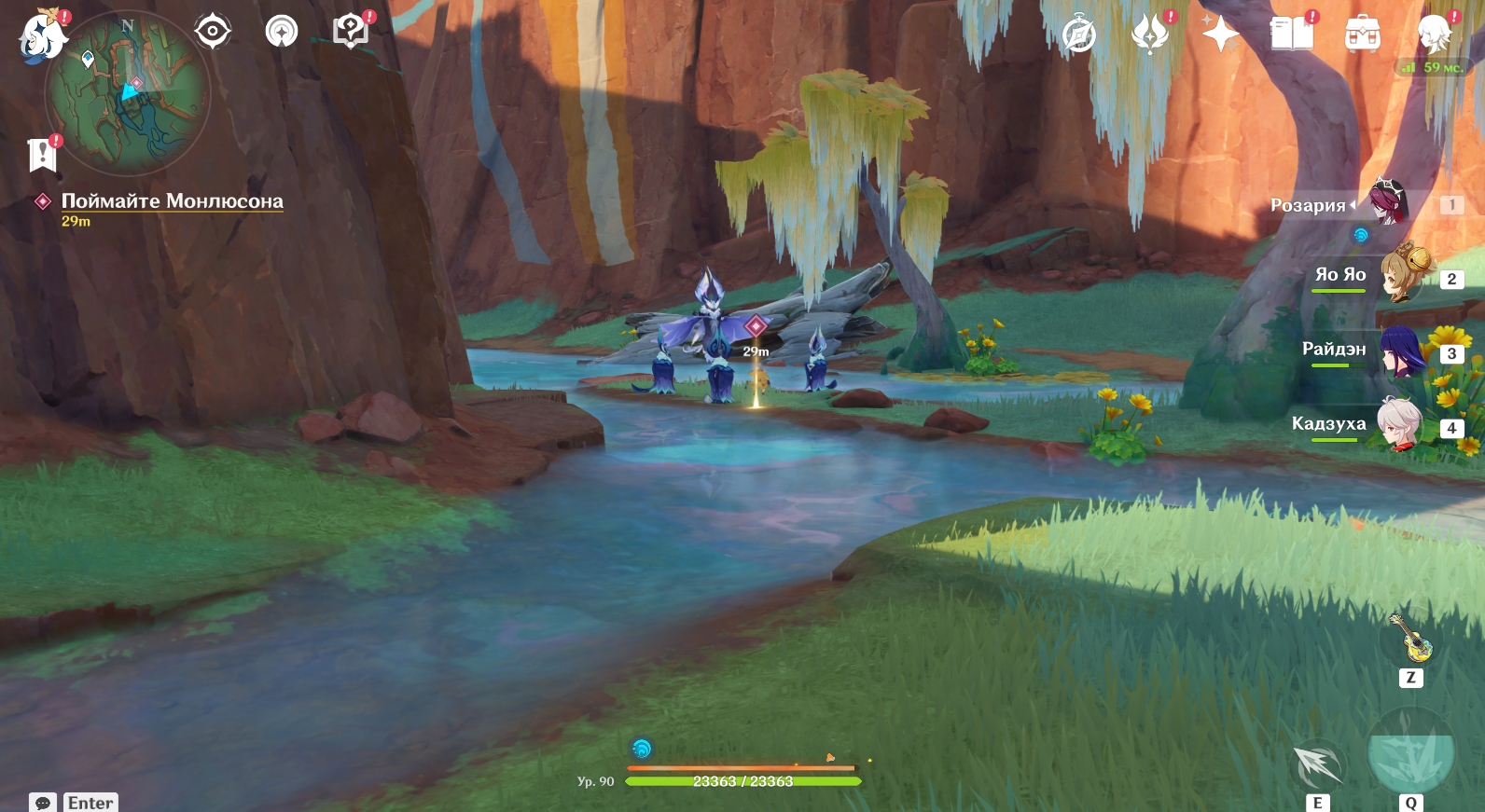Open the Paimon menu
1485x812 pixels.
(42, 37)
